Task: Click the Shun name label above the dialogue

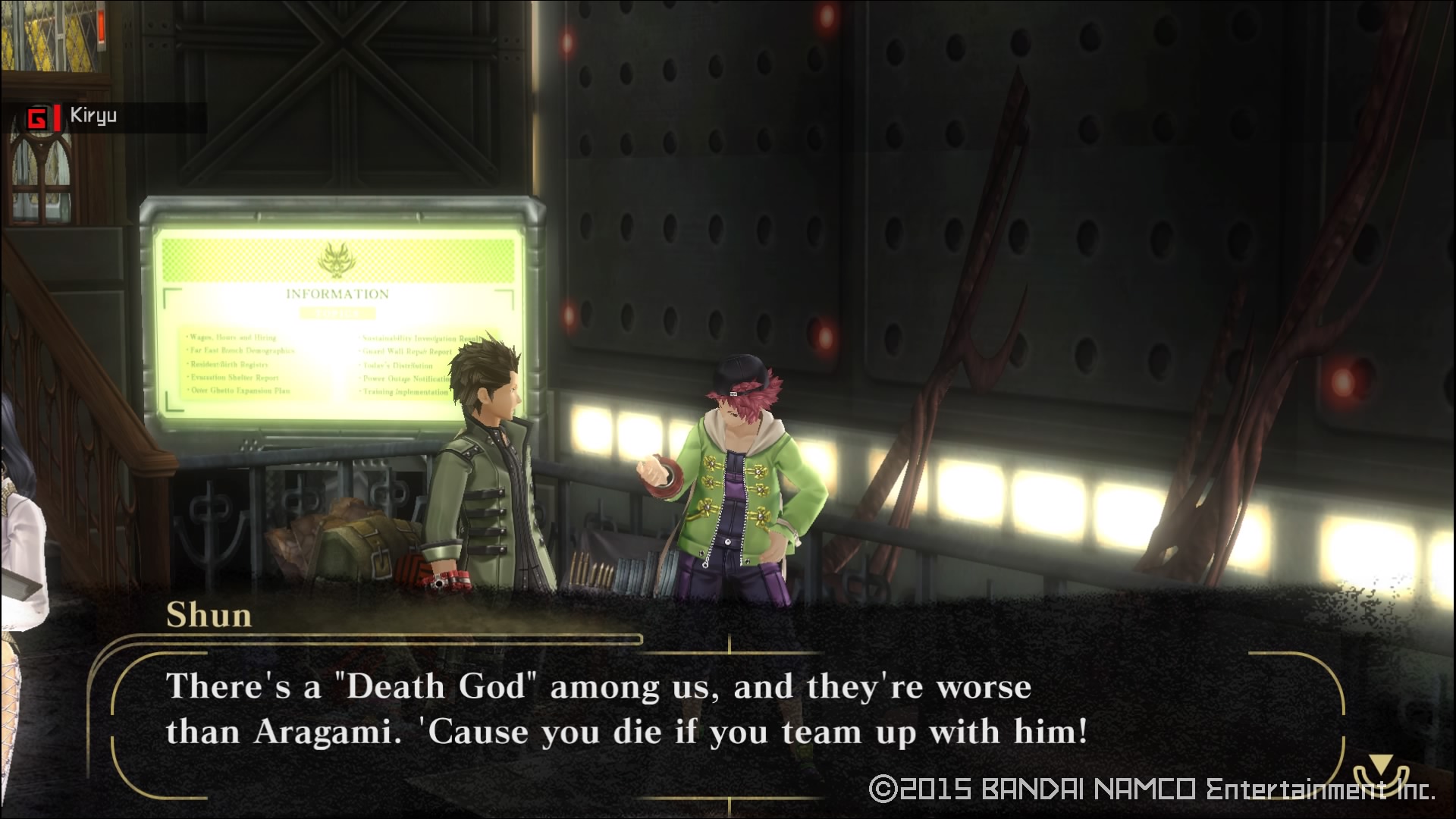Action: tap(209, 615)
